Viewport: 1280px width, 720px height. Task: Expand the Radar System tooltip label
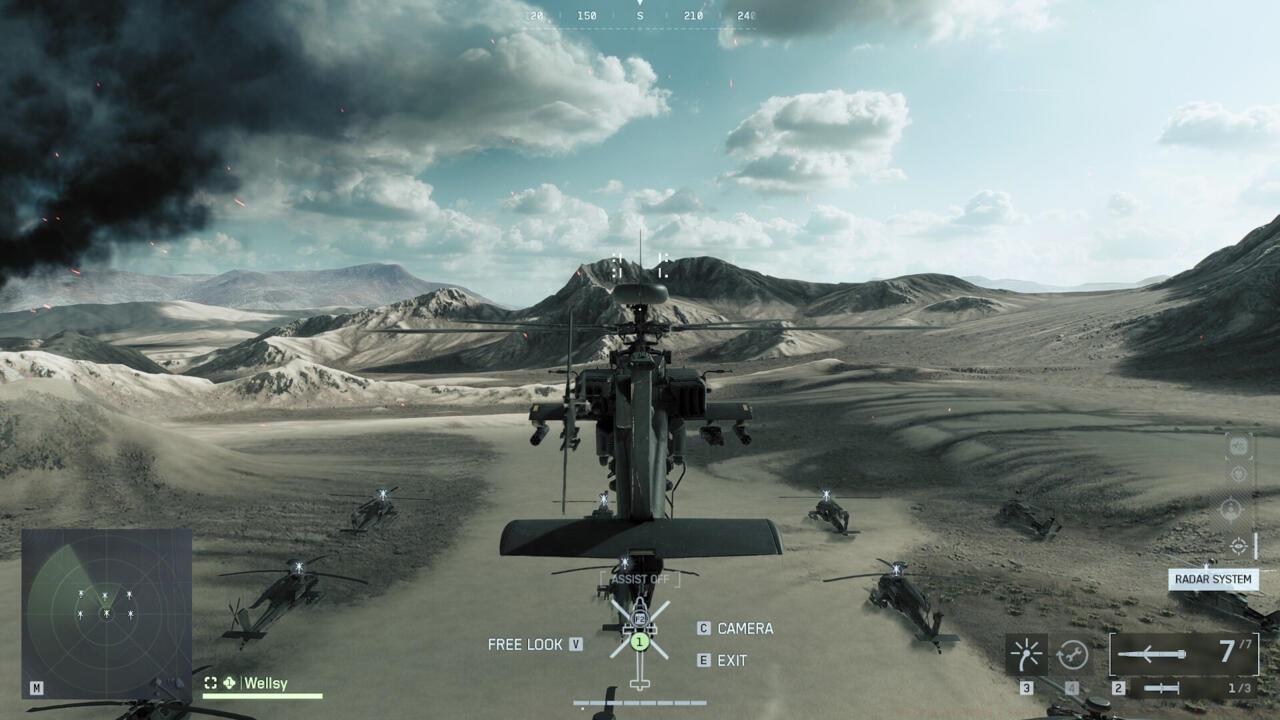(x=1215, y=580)
